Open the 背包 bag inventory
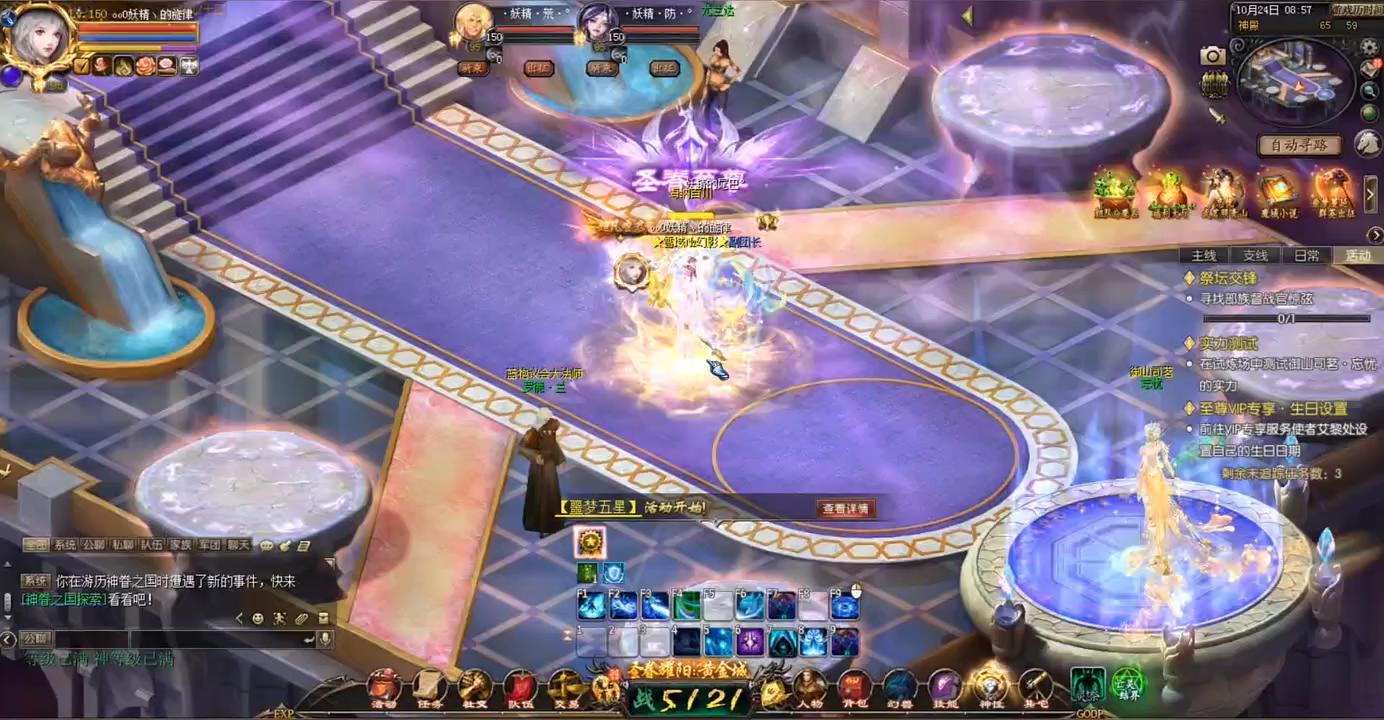The image size is (1384, 720). pyautogui.click(x=854, y=686)
